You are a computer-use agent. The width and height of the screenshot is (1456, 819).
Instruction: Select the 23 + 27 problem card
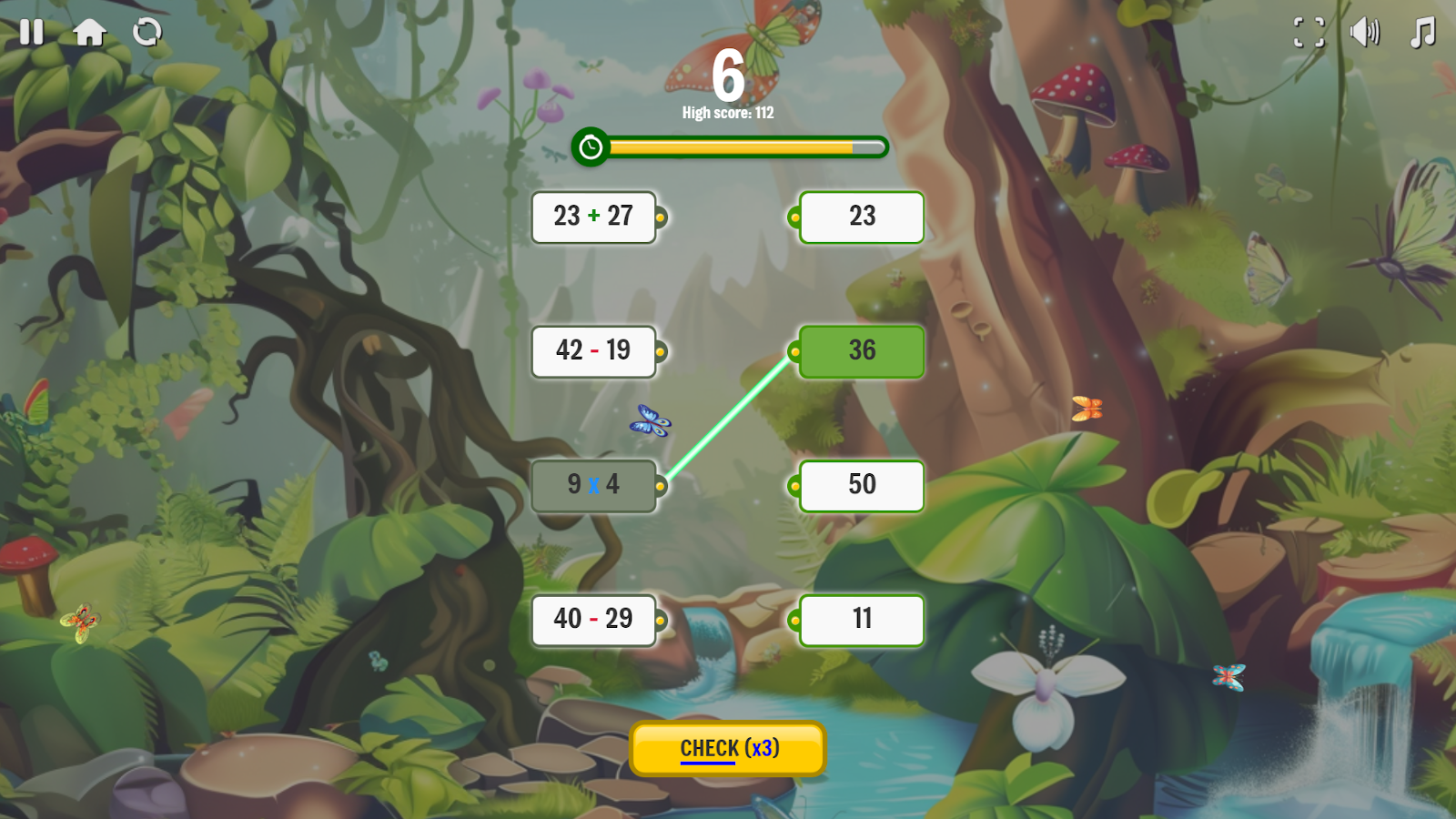pos(593,217)
